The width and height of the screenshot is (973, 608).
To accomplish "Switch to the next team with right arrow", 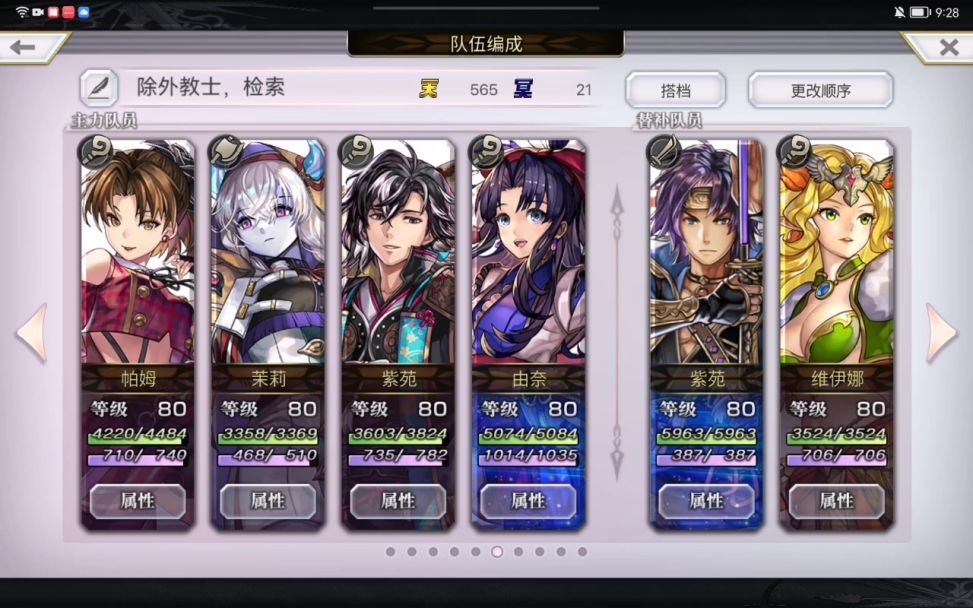I will [x=941, y=332].
